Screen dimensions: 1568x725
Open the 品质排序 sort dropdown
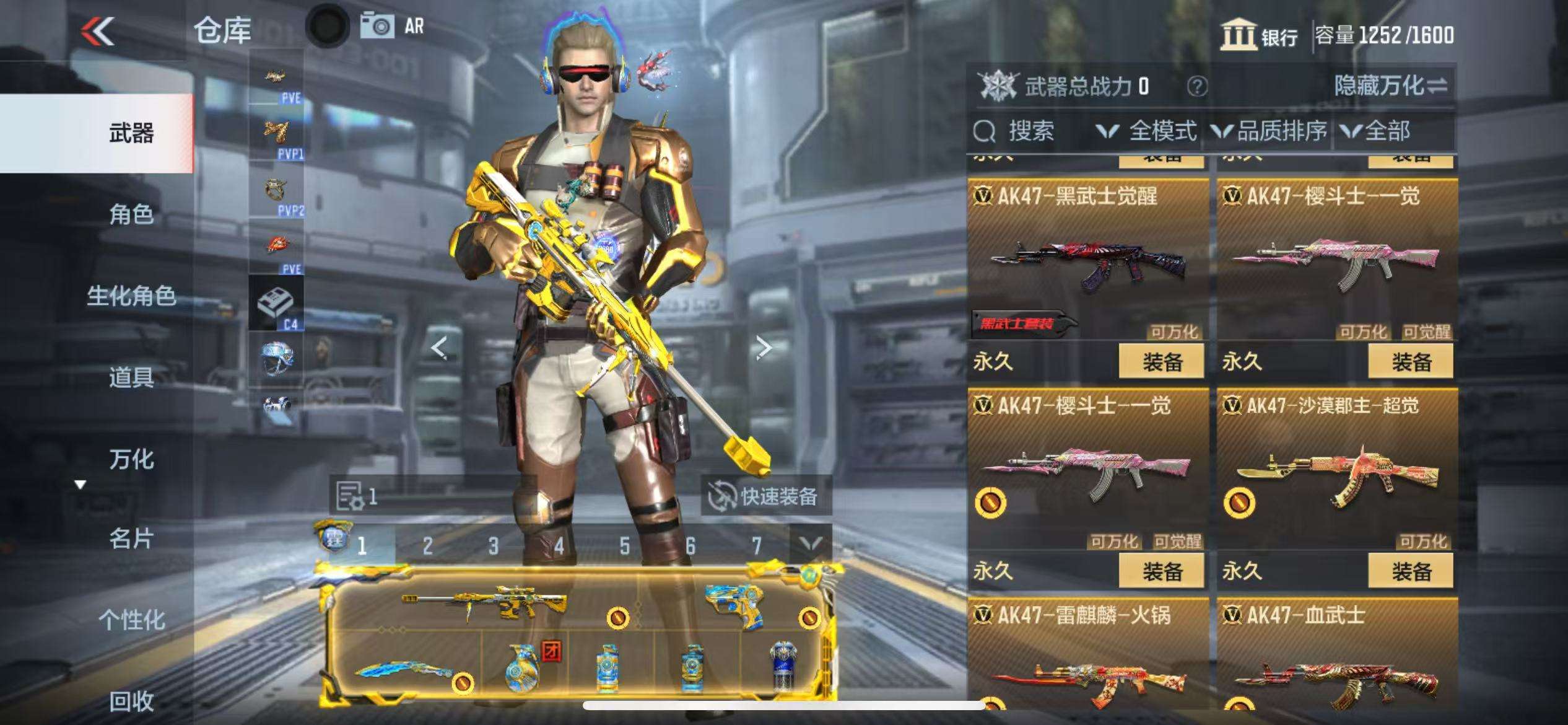coord(1270,131)
